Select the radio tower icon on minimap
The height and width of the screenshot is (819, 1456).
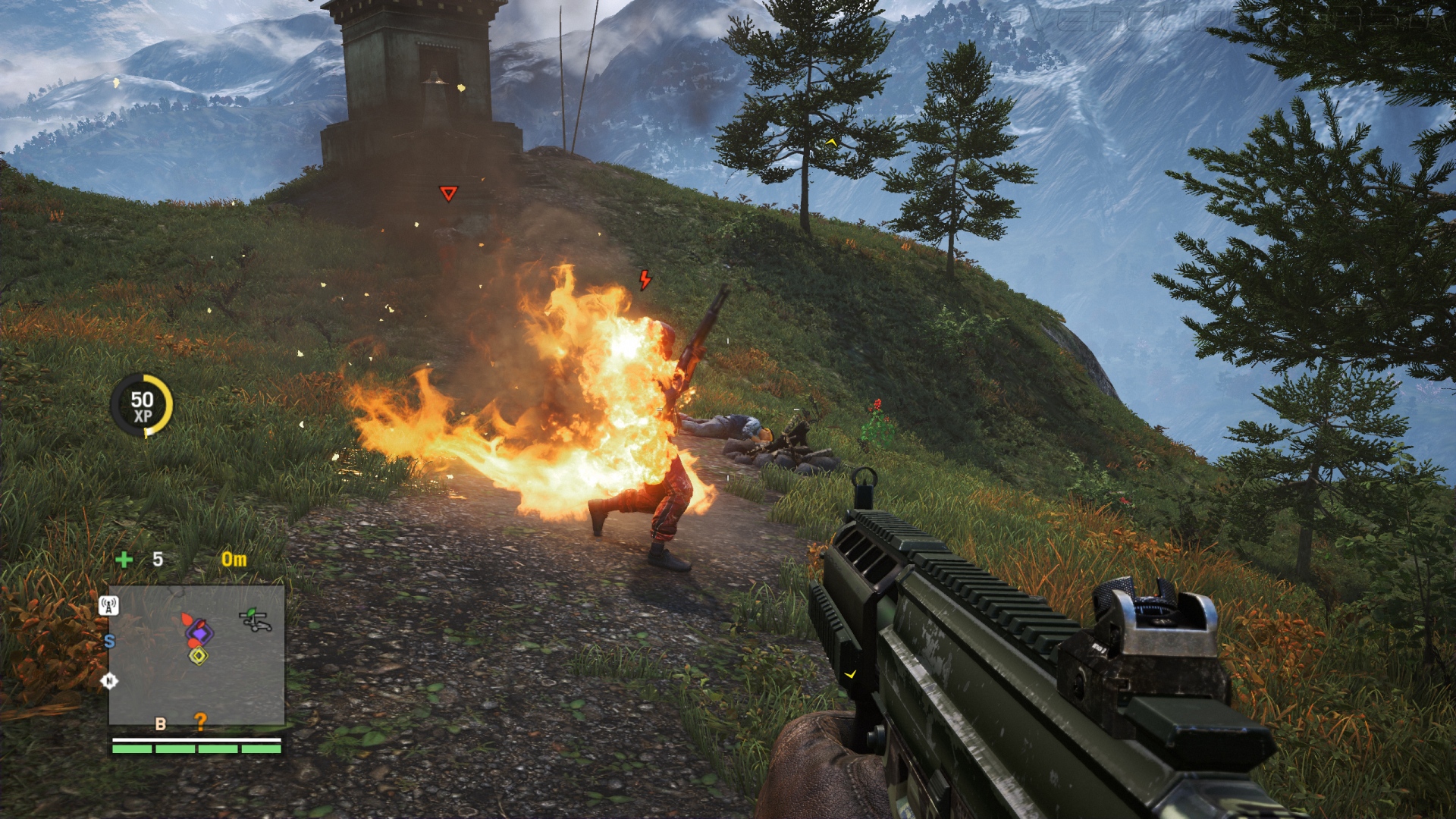108,605
